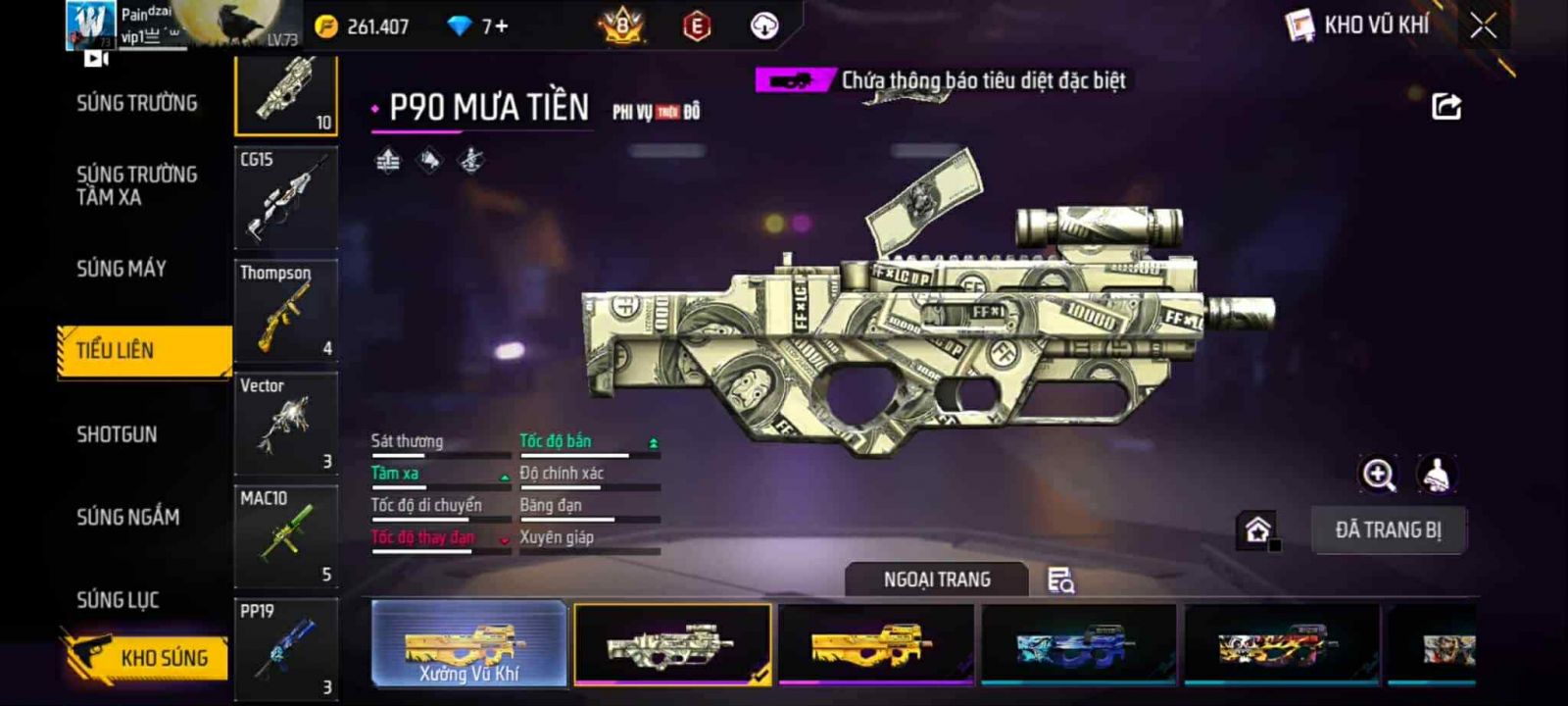Viewport: 1568px width, 706px height.
Task: Switch to the Súng Trường category
Action: point(137,103)
